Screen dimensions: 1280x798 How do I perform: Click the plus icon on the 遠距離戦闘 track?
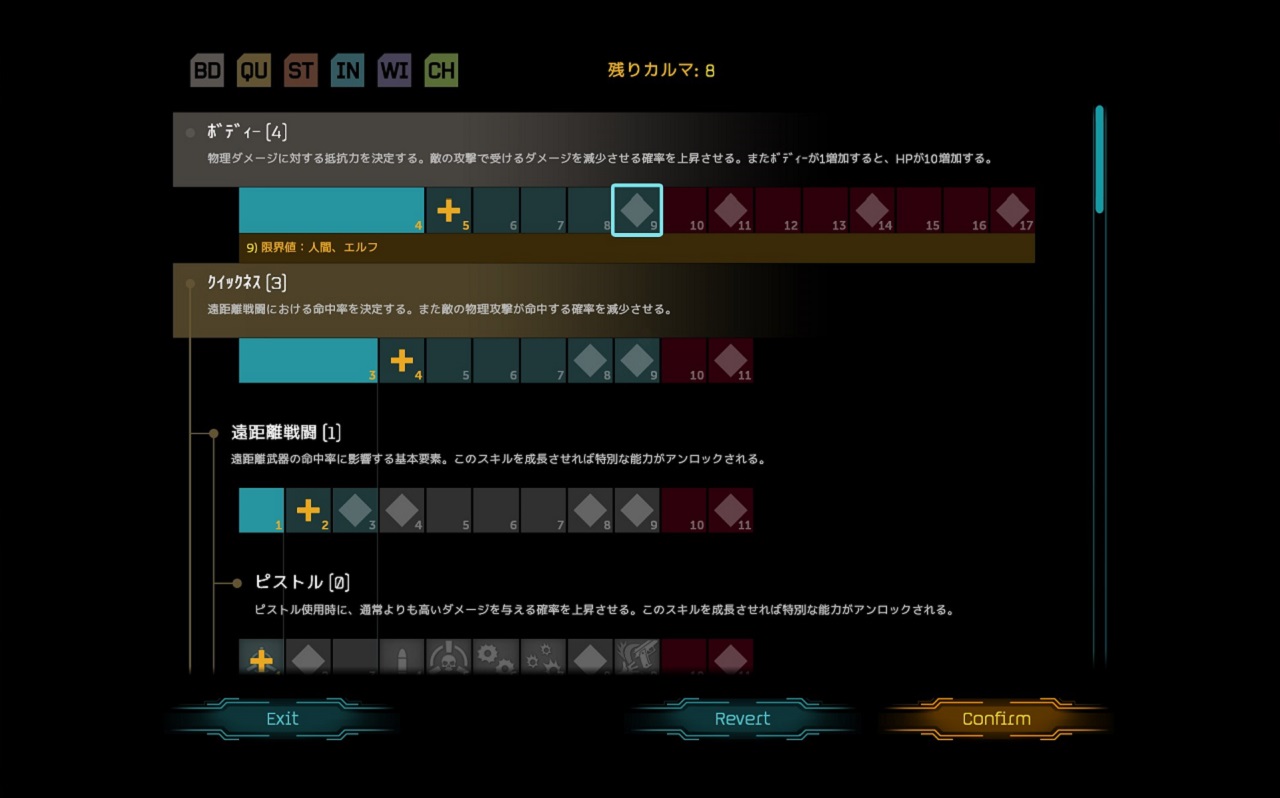(308, 510)
